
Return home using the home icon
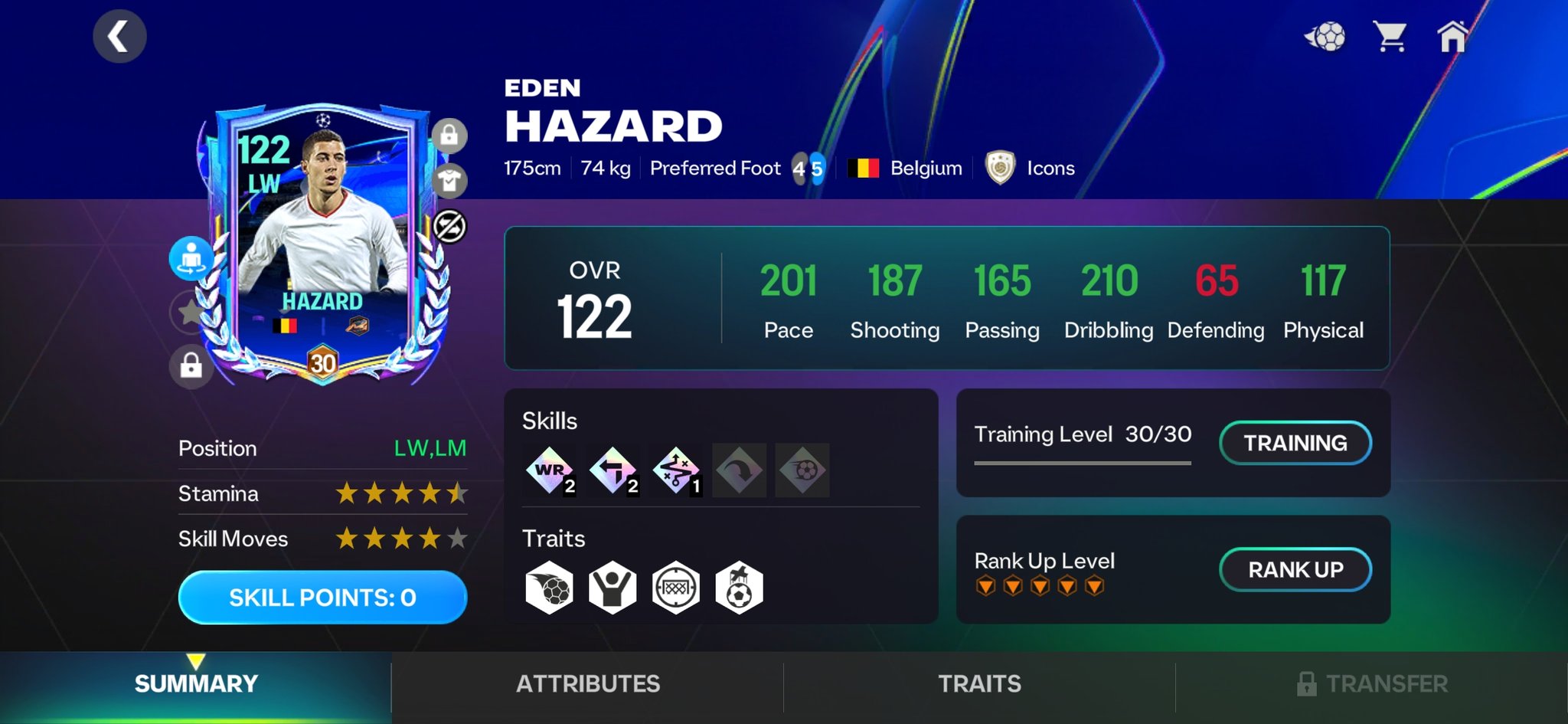pyautogui.click(x=1453, y=34)
